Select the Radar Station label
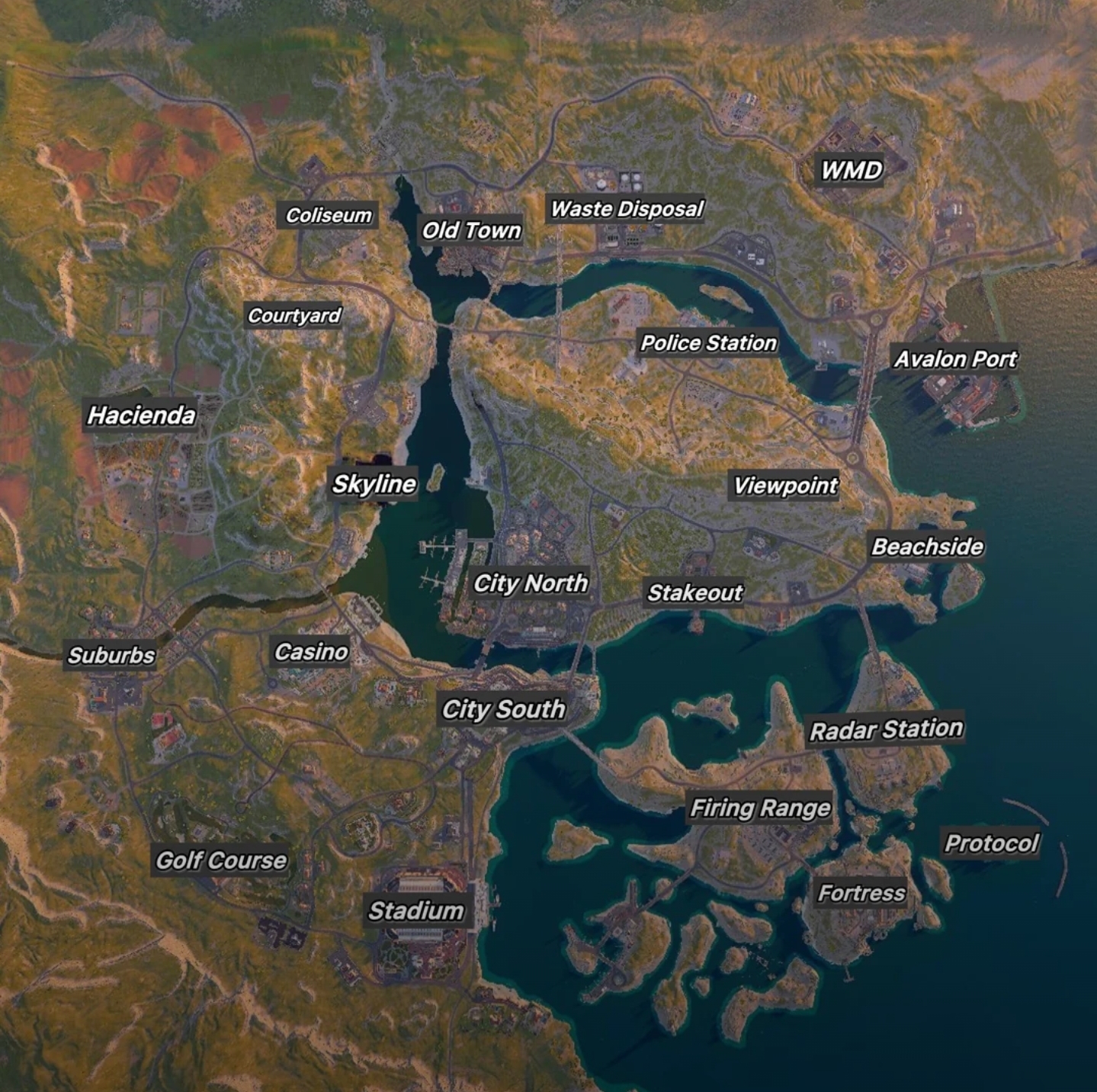 pyautogui.click(x=886, y=730)
